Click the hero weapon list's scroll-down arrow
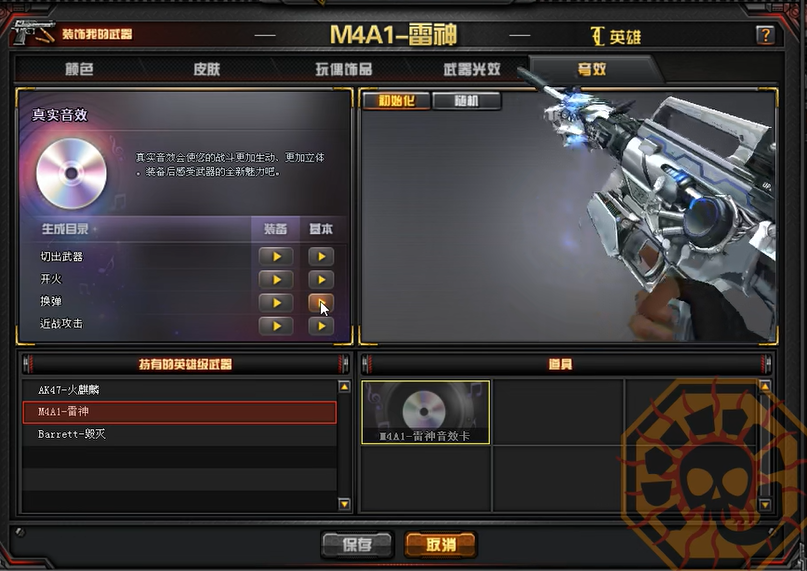The image size is (807, 571). tap(345, 505)
